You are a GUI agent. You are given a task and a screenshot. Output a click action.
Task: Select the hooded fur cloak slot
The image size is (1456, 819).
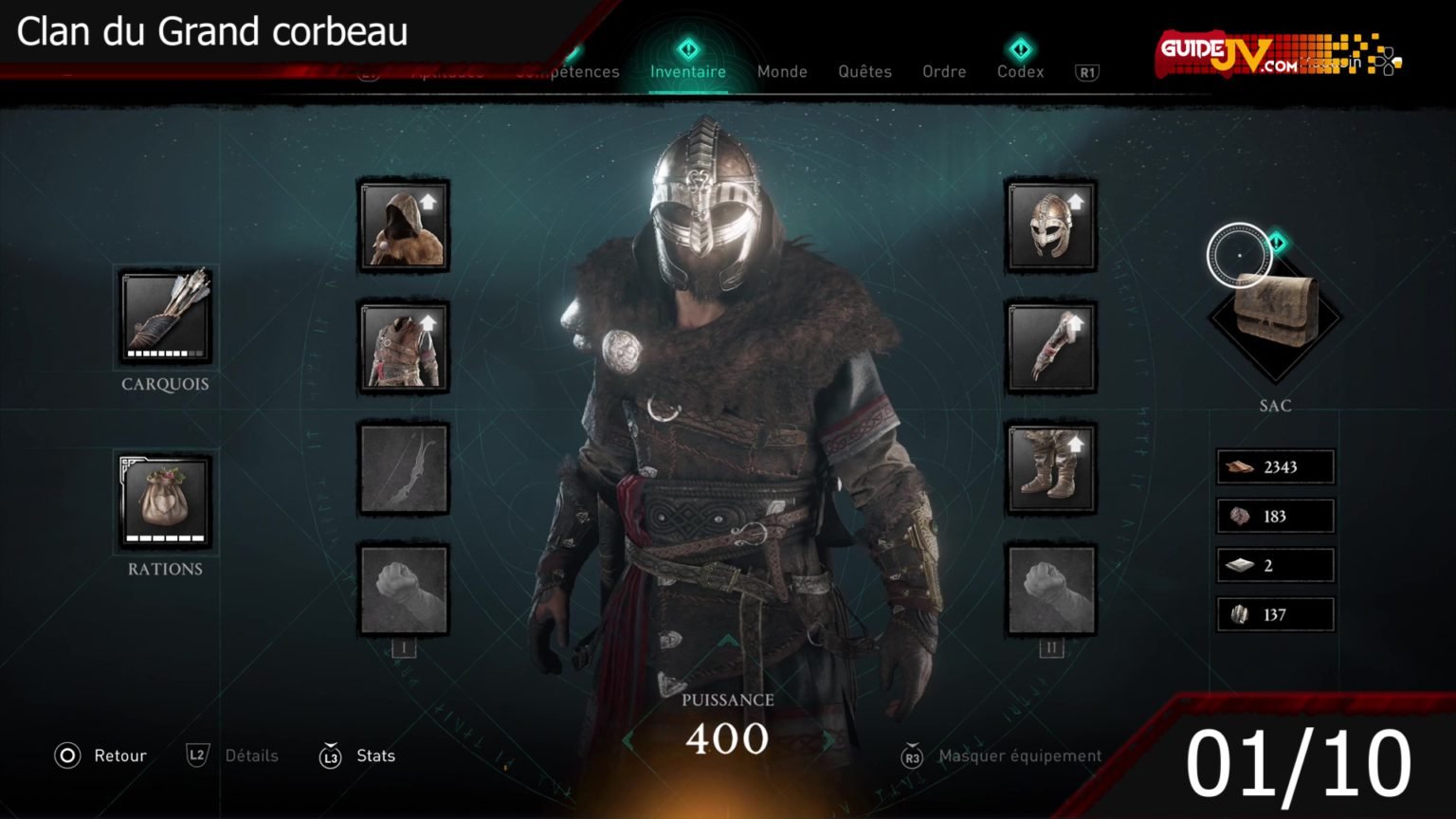point(404,227)
